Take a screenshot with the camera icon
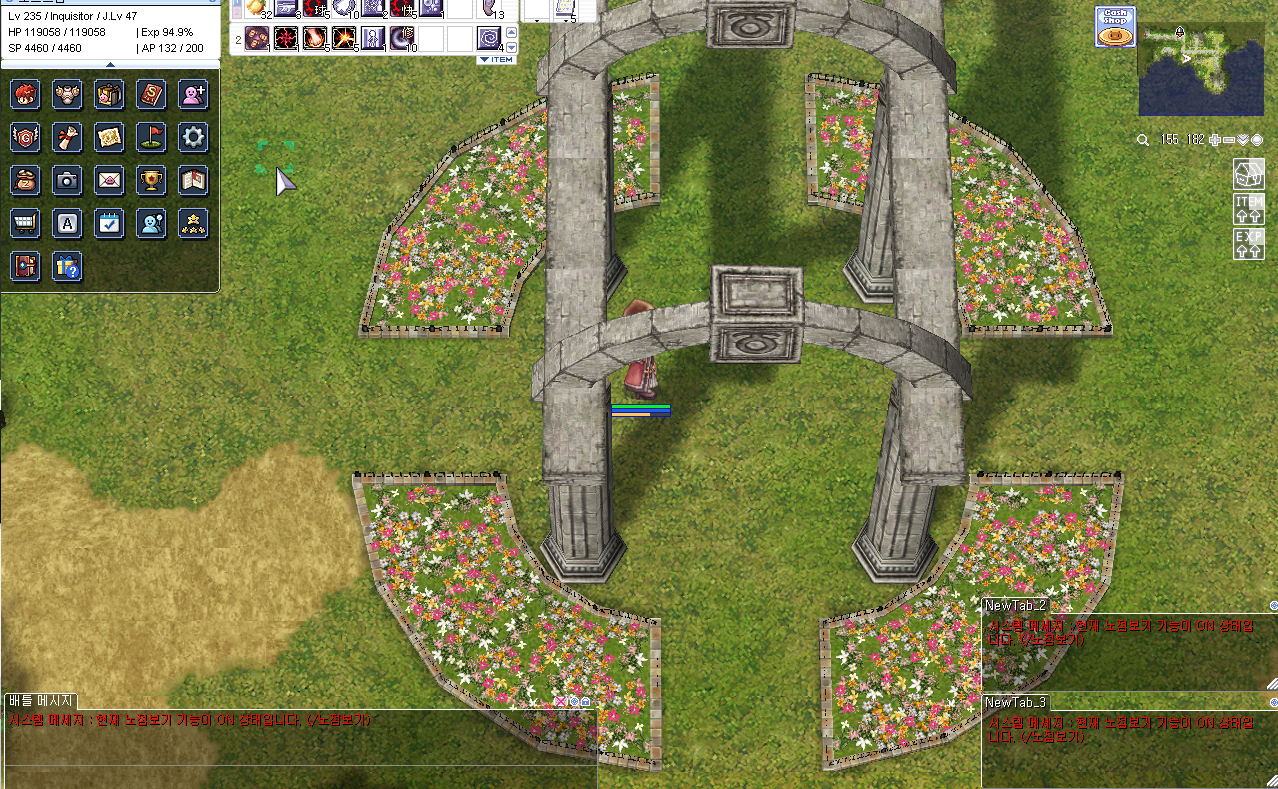This screenshot has height=789, width=1278. pyautogui.click(x=67, y=180)
